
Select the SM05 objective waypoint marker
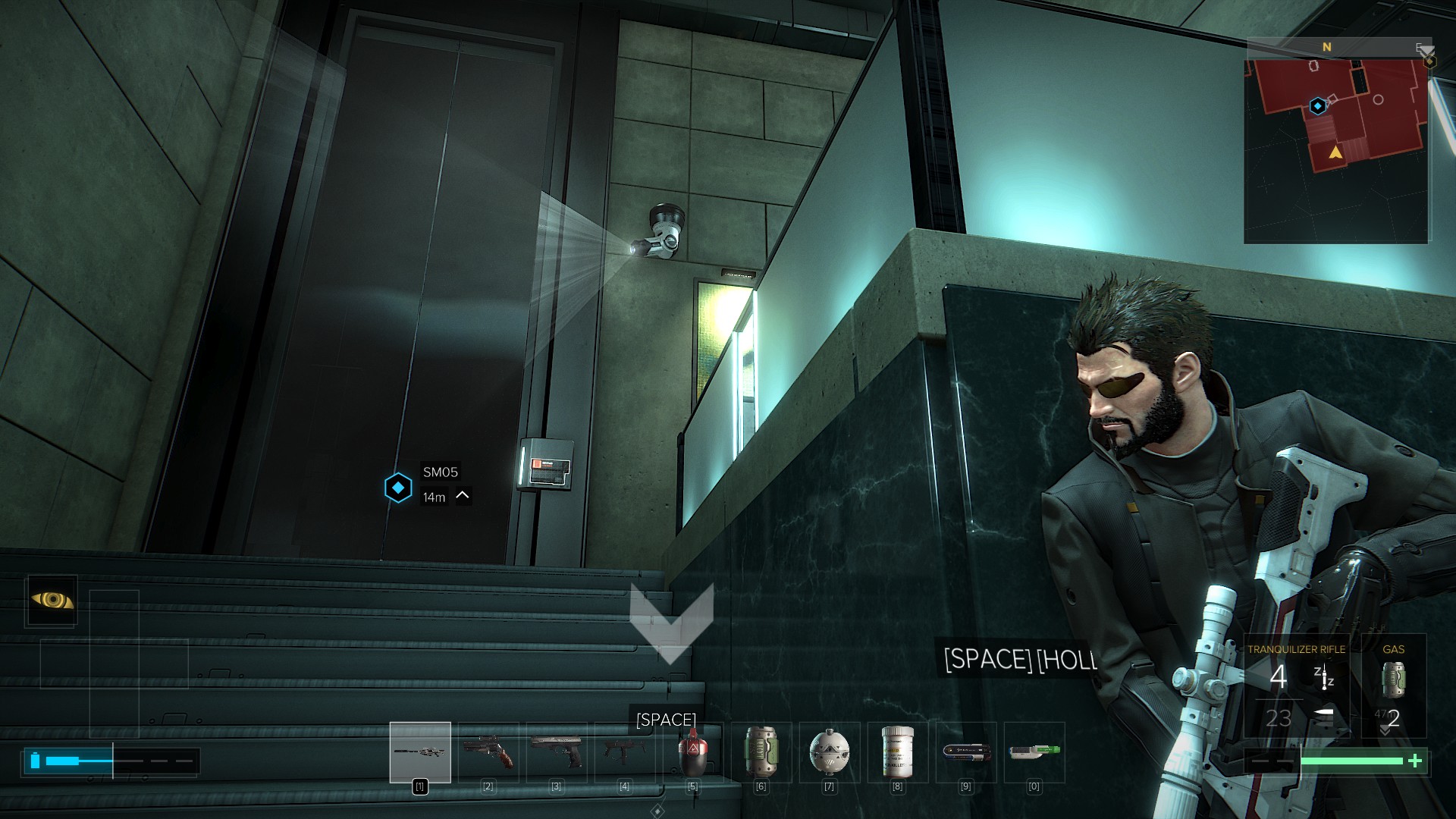tap(398, 488)
